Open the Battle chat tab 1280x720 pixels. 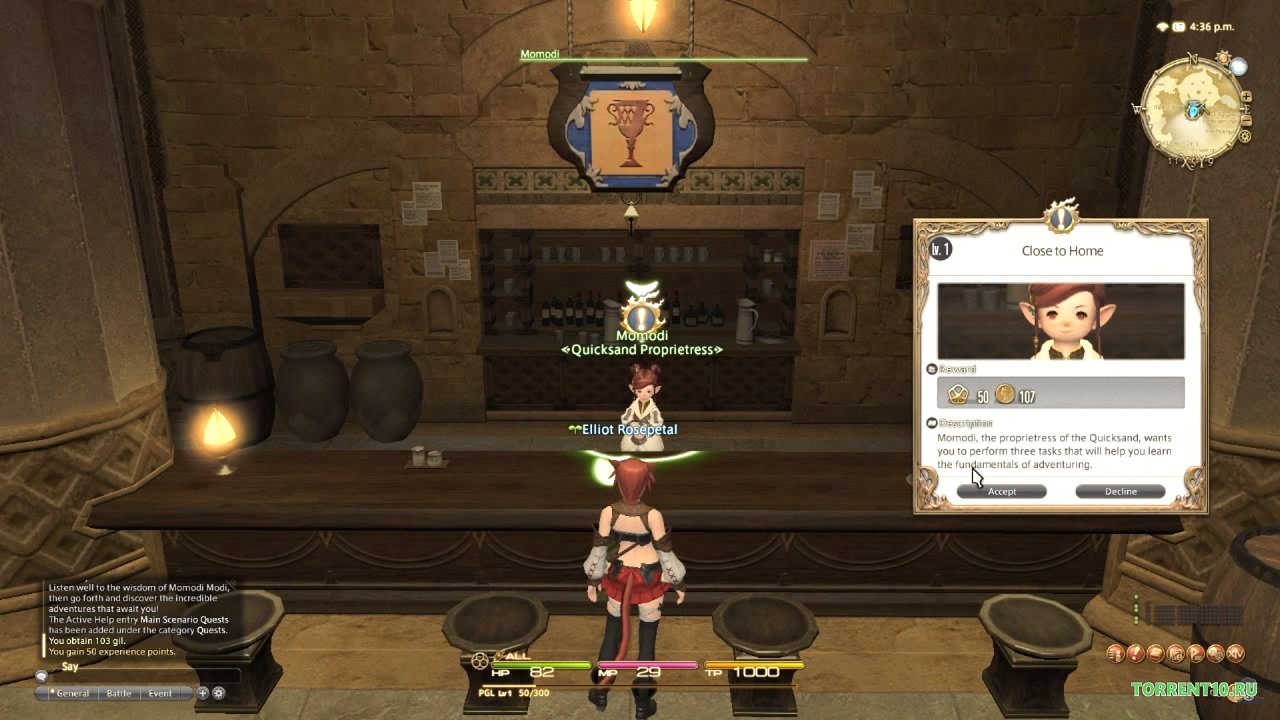point(119,693)
